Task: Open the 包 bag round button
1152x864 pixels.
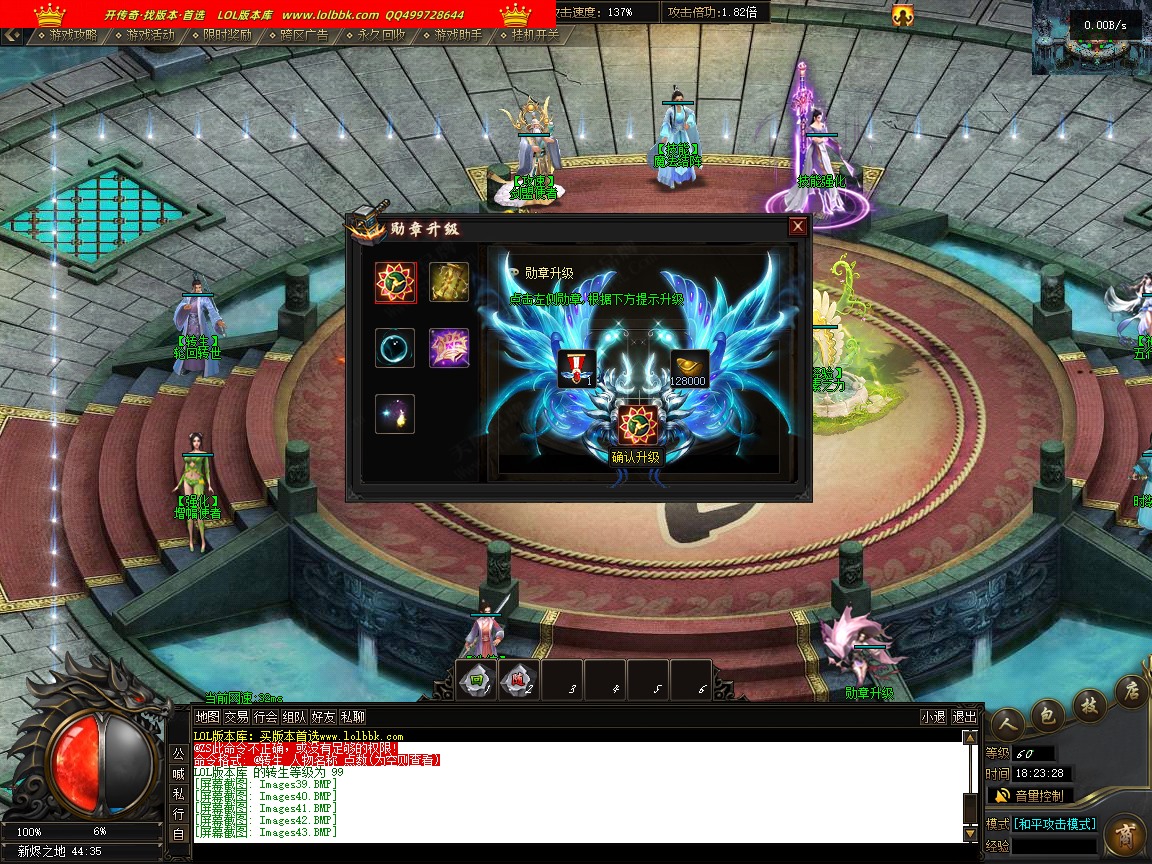Action: tap(1047, 715)
